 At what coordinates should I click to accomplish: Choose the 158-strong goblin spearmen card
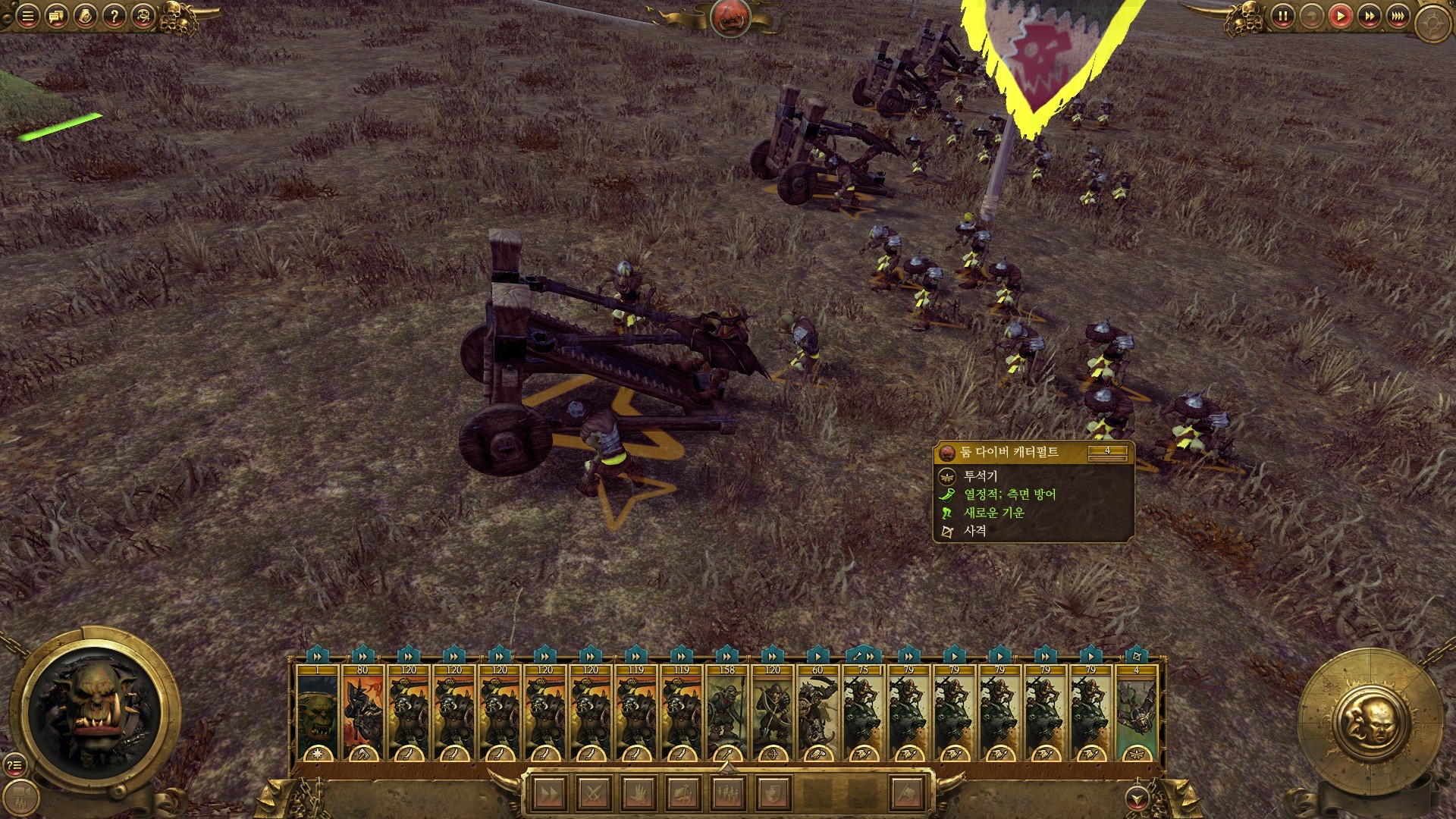point(726,713)
